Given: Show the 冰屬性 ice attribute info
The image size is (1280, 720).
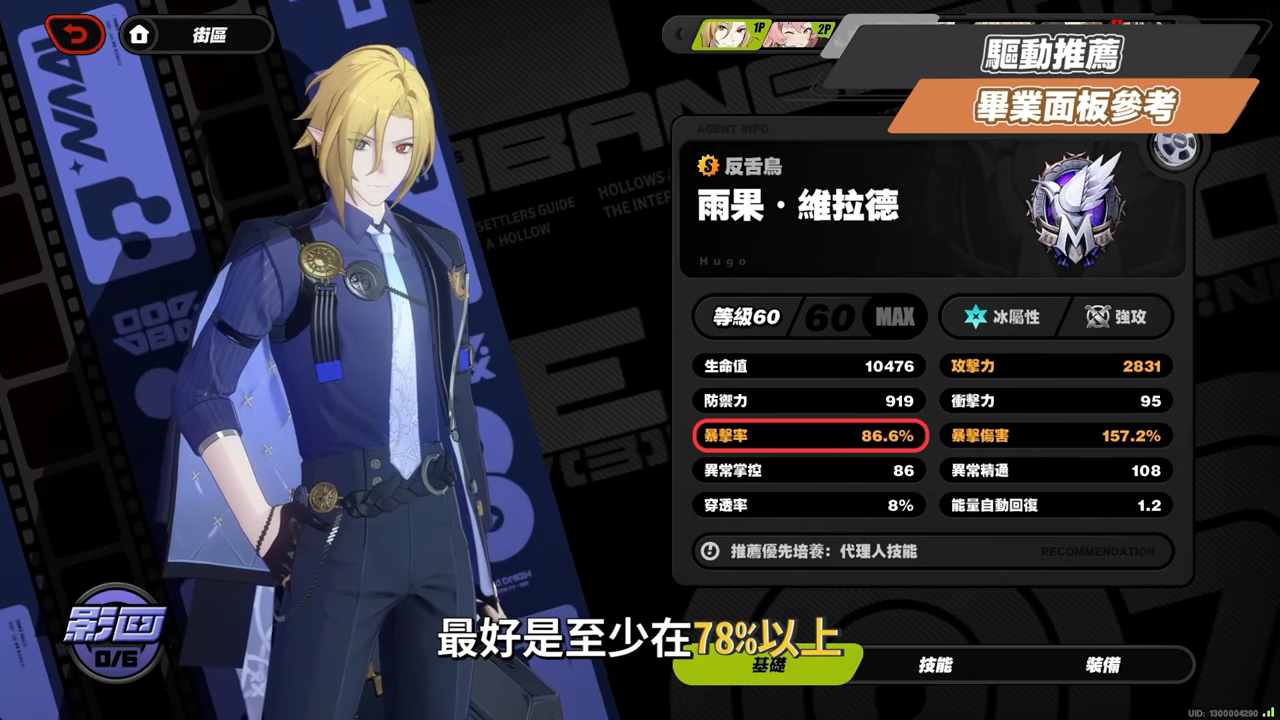Looking at the screenshot, I should [1000, 318].
